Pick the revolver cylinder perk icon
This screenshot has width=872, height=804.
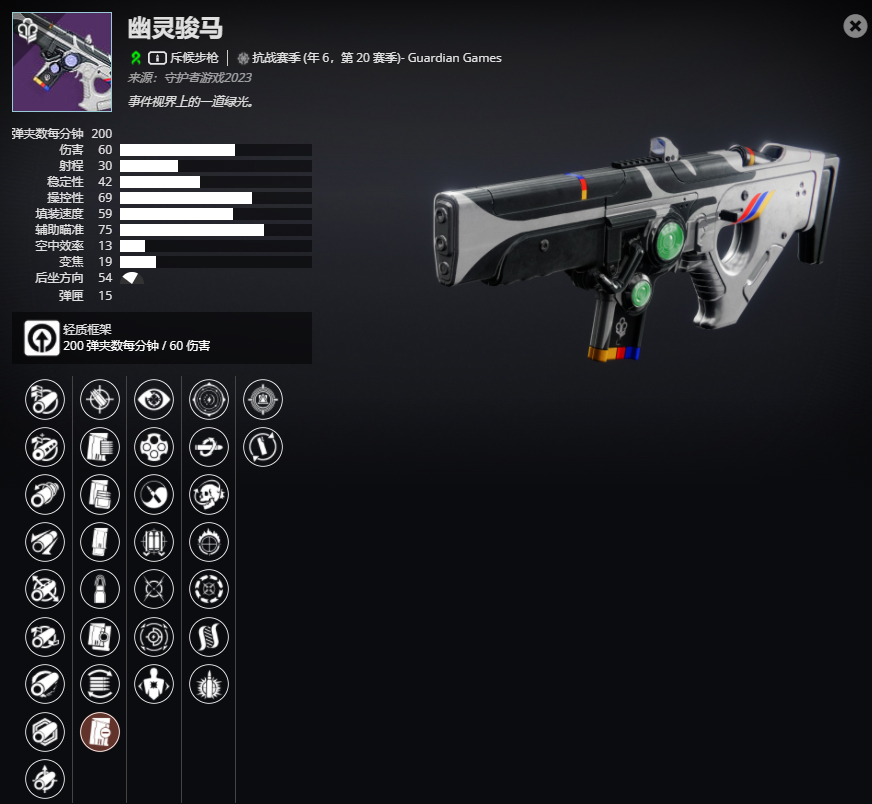pyautogui.click(x=154, y=447)
